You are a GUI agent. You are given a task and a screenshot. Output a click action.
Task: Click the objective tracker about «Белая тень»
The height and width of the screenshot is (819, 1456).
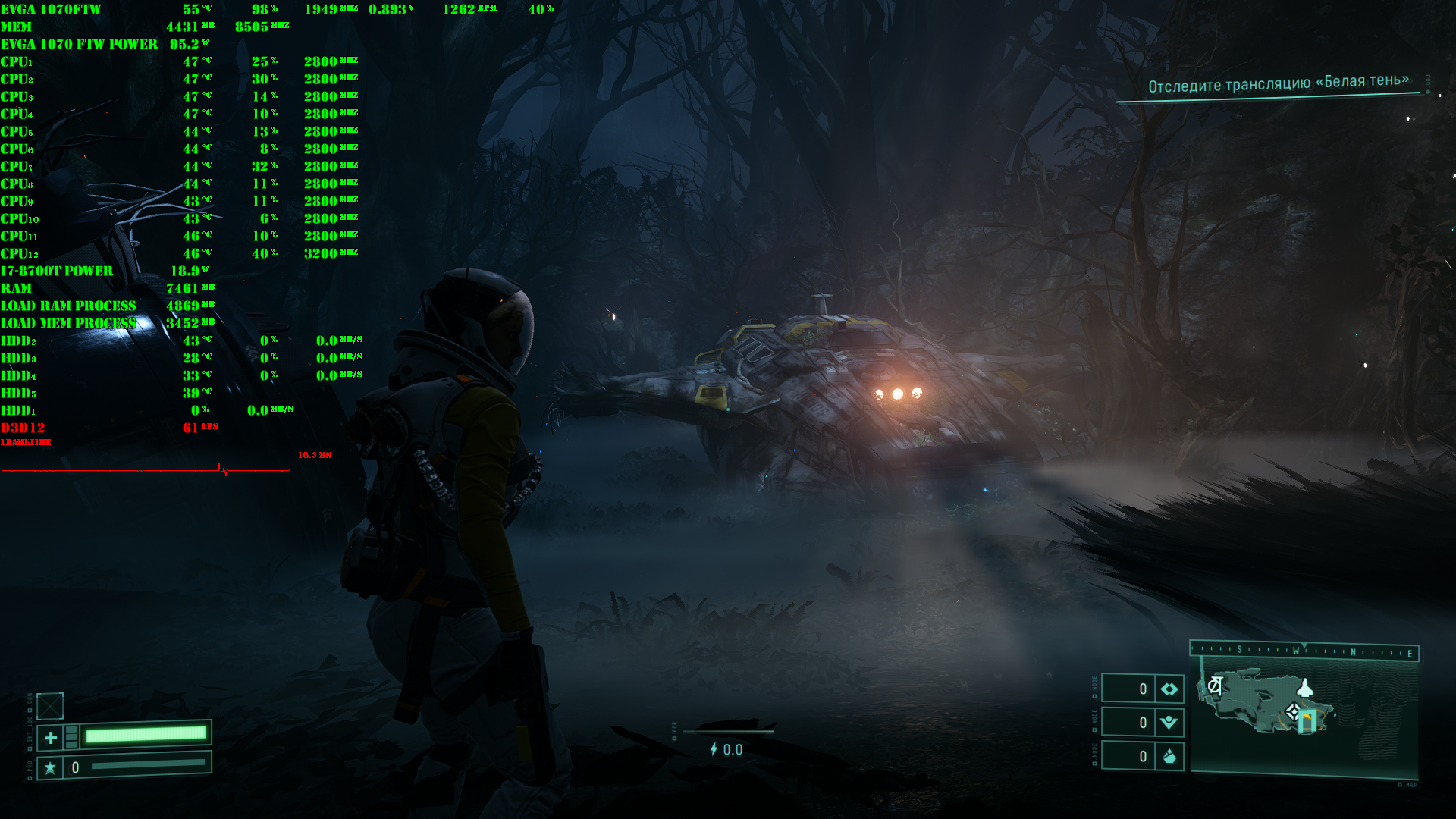tap(1278, 83)
